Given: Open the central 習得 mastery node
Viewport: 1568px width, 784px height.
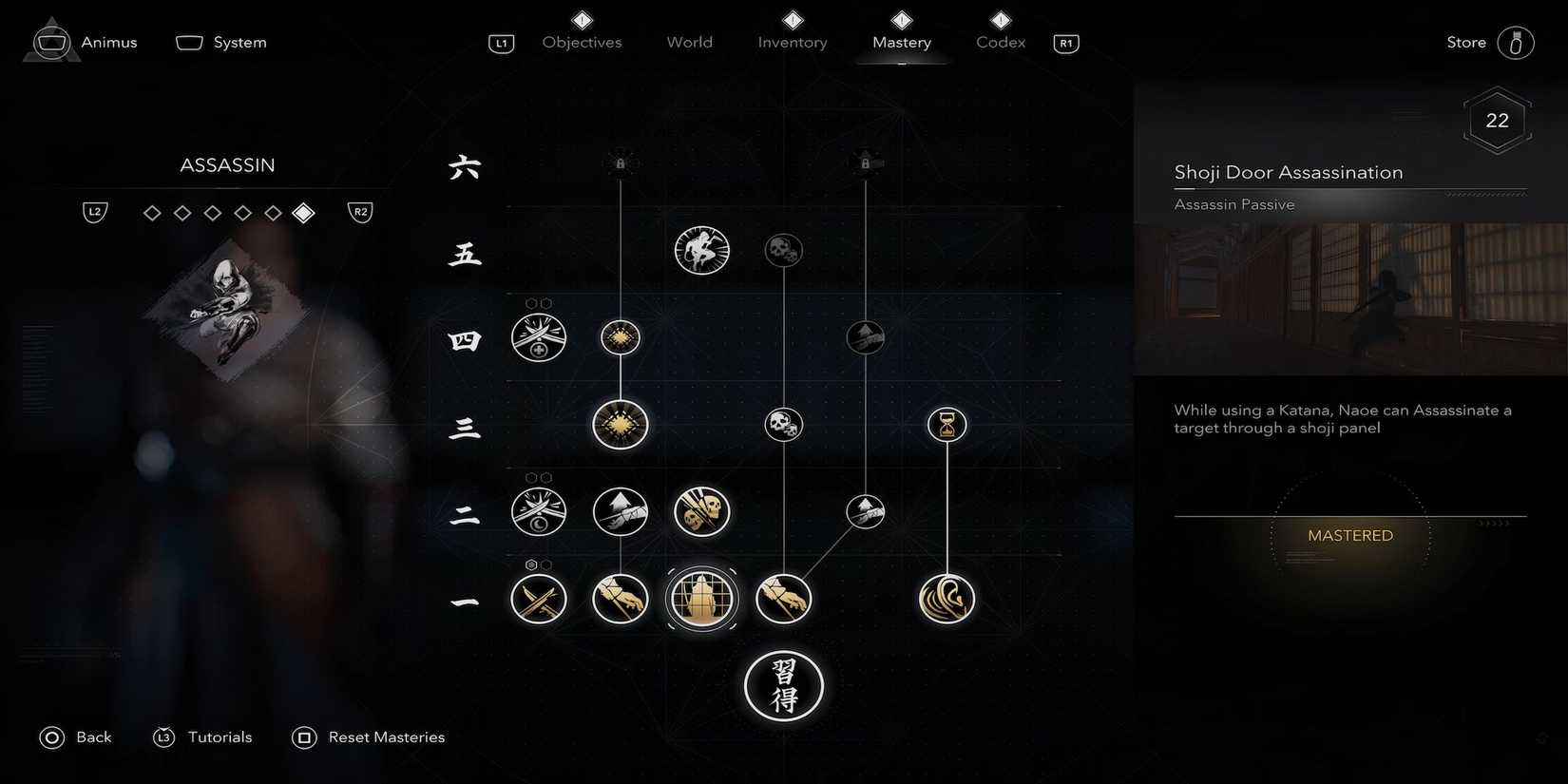Looking at the screenshot, I should click(783, 686).
